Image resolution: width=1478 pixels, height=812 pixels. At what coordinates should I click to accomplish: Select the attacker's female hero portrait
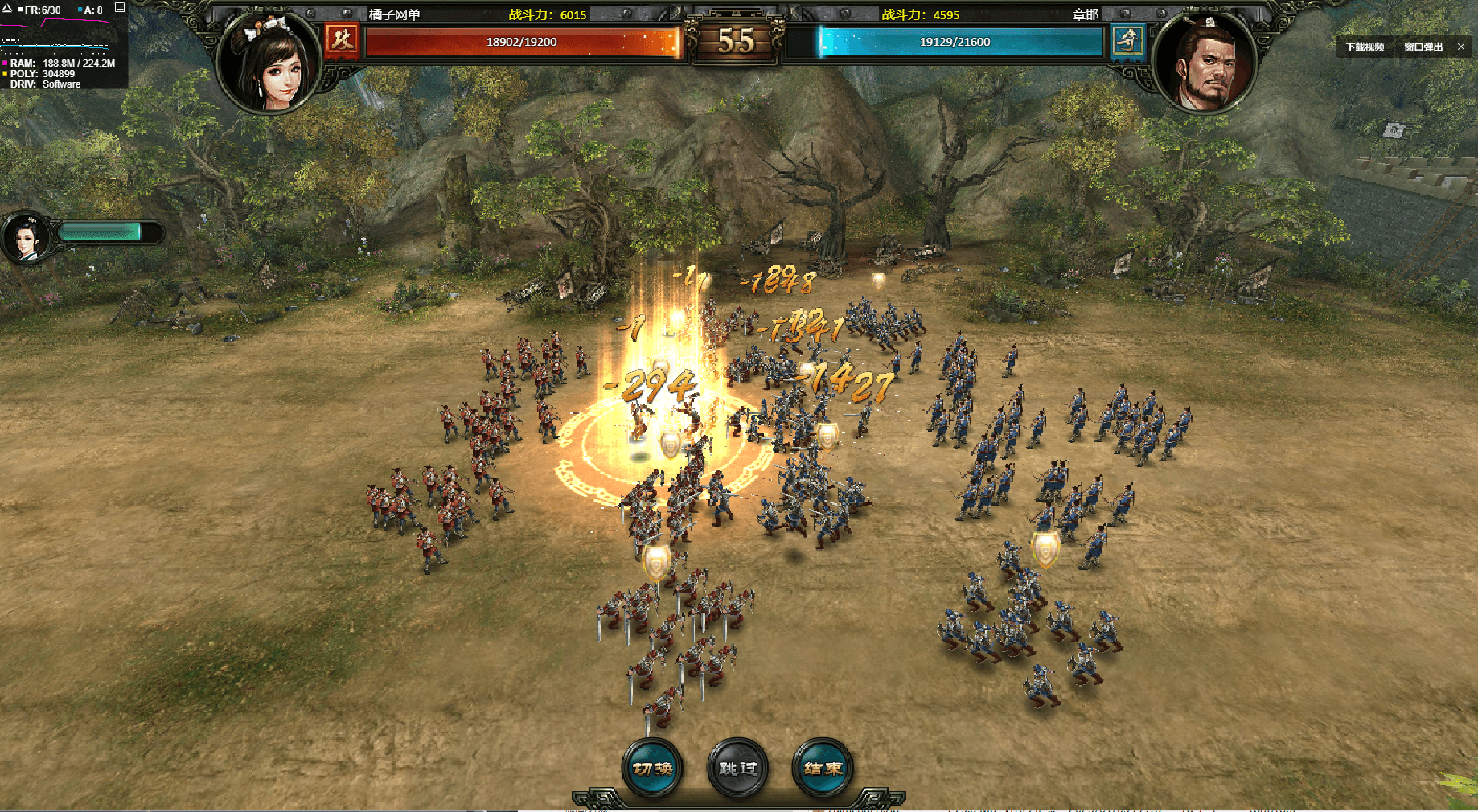pos(269,63)
